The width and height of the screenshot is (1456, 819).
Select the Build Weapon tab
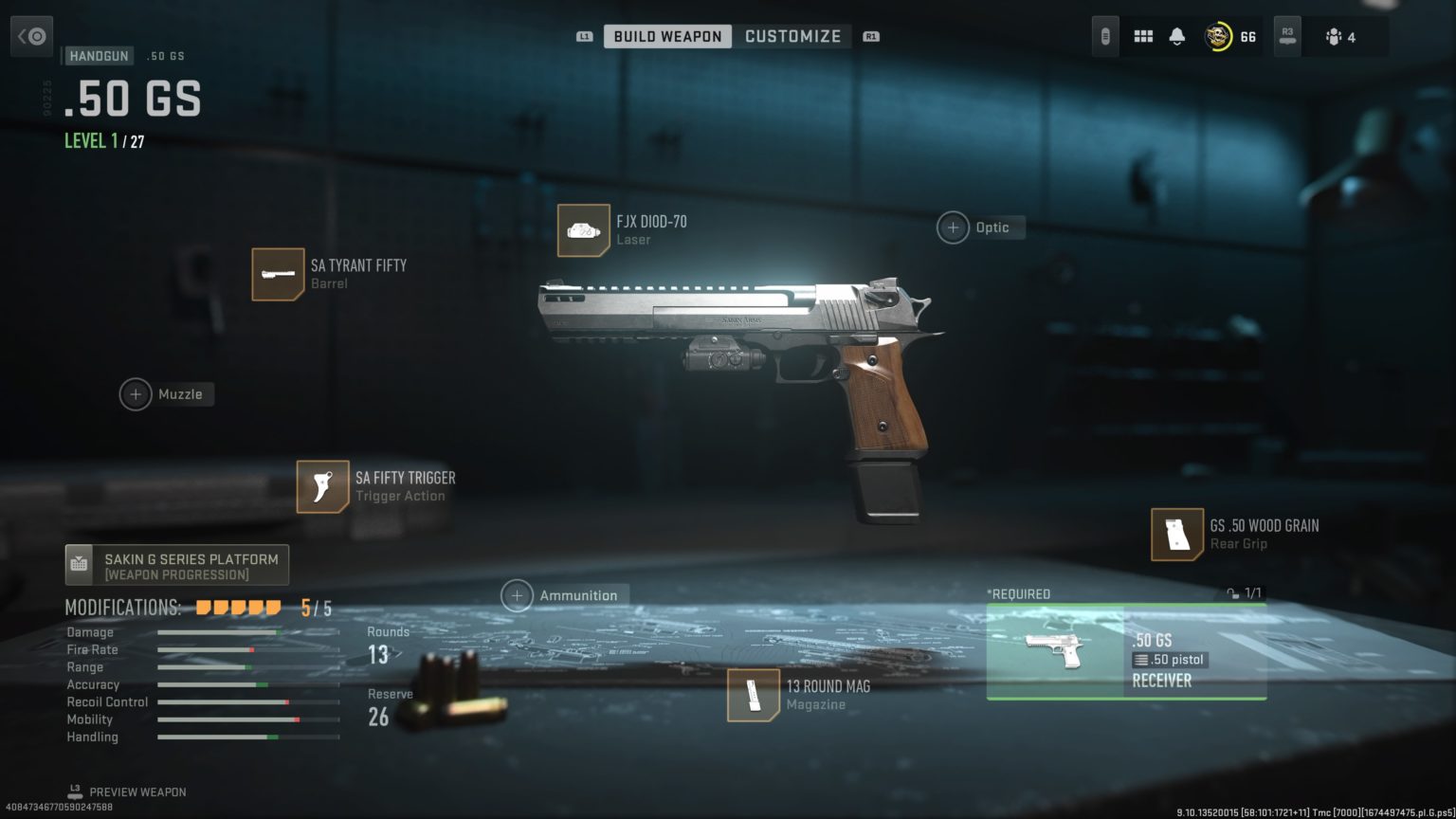(x=667, y=35)
